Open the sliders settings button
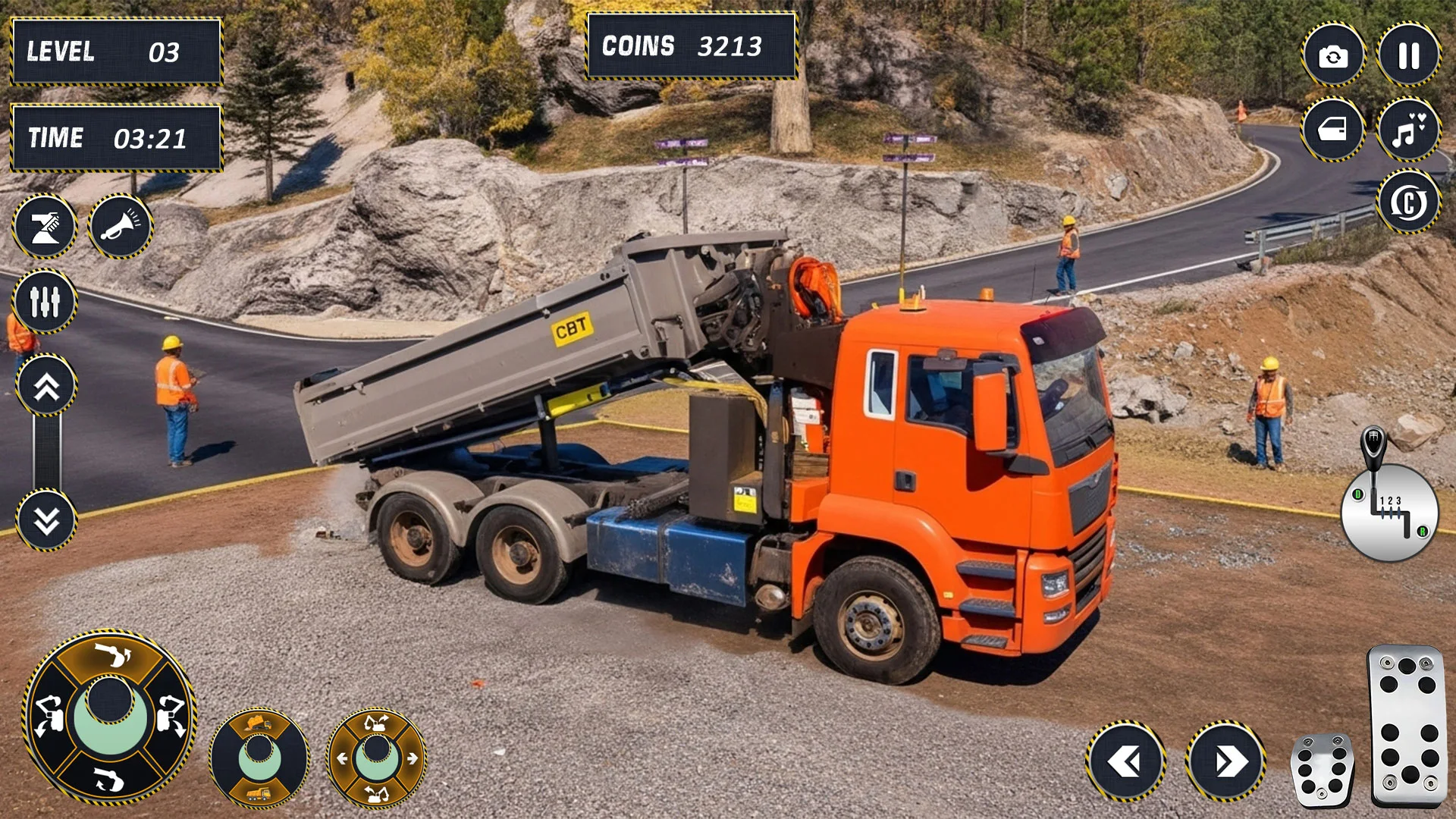Viewport: 1456px width, 819px height. pos(45,301)
